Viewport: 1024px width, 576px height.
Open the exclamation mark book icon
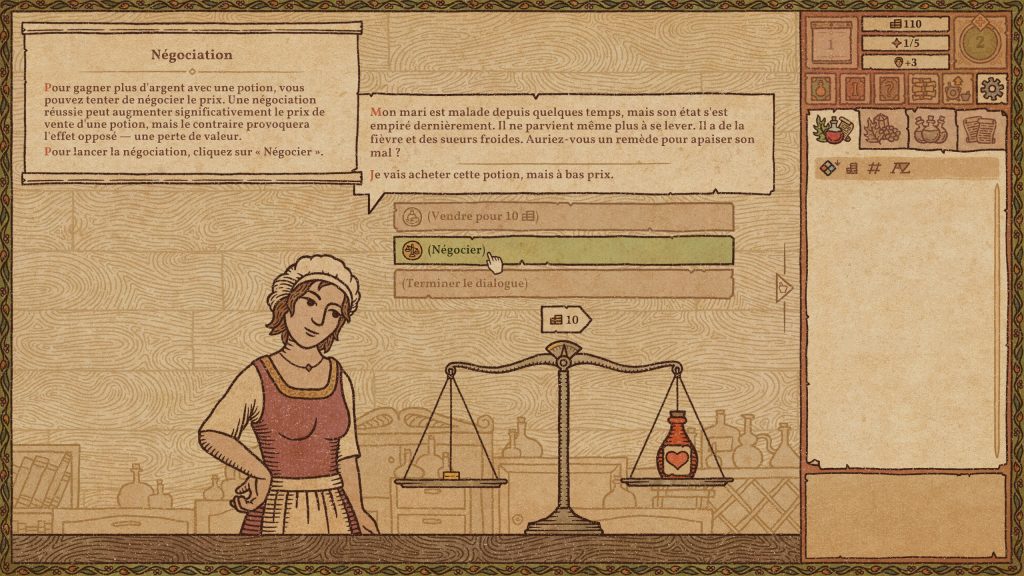click(856, 88)
